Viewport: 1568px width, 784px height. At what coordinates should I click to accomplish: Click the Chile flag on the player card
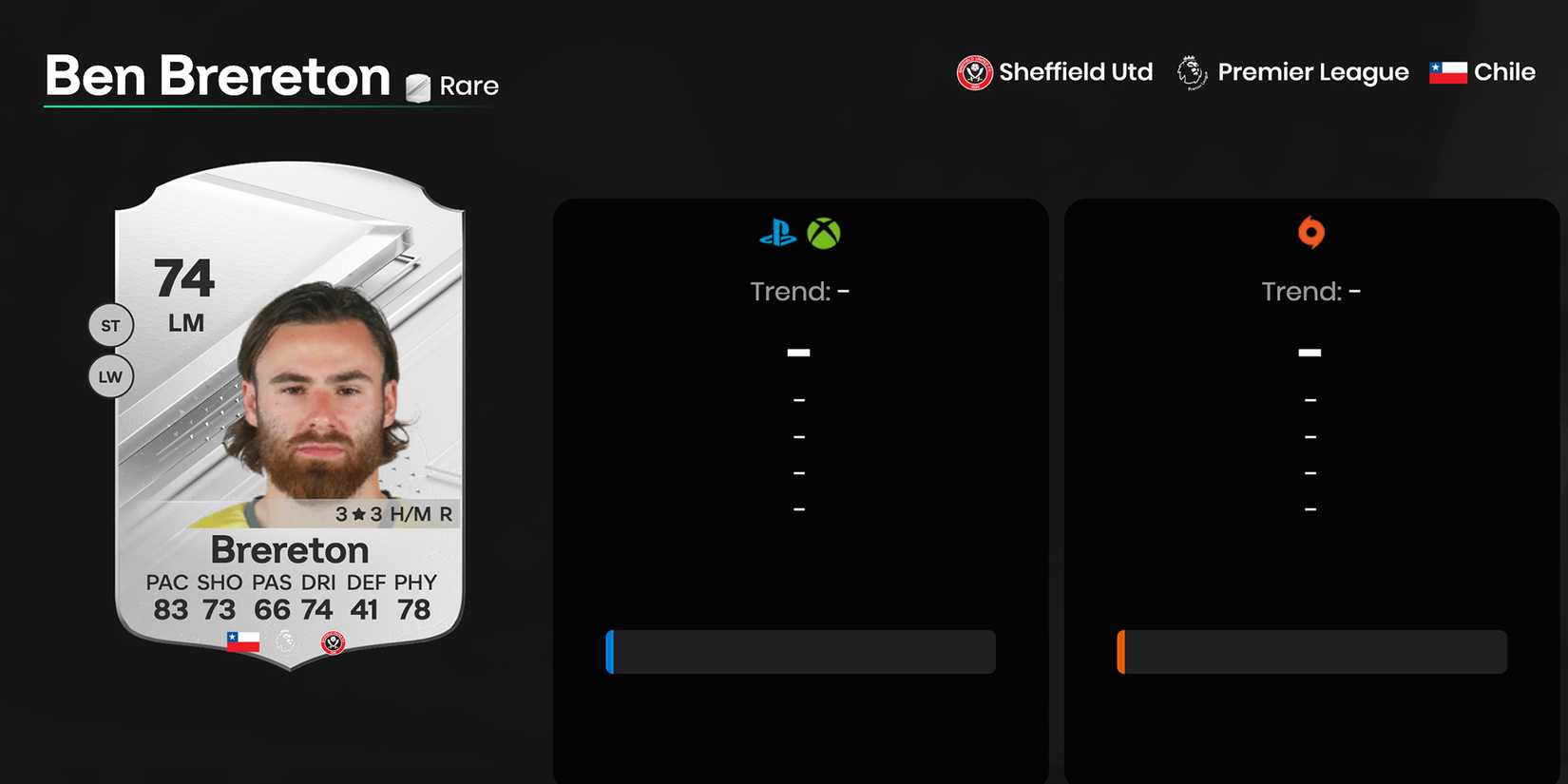(244, 640)
